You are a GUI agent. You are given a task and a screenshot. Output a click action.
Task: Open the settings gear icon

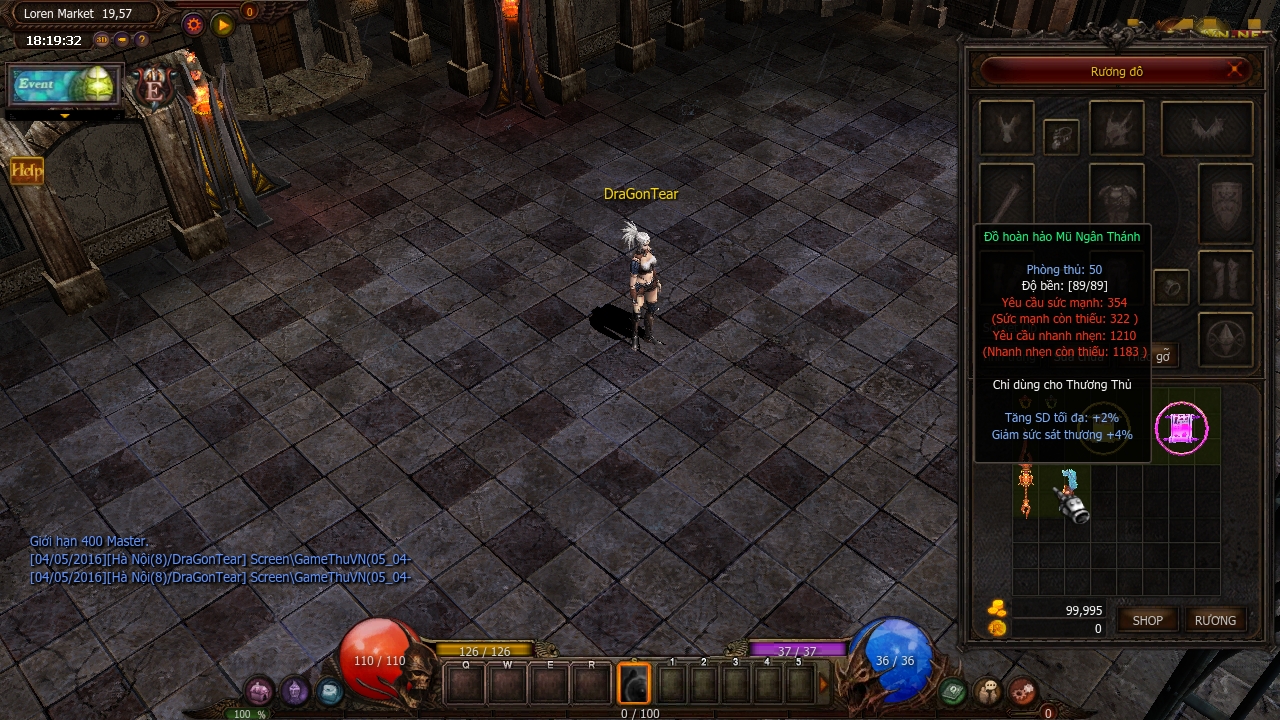[194, 25]
